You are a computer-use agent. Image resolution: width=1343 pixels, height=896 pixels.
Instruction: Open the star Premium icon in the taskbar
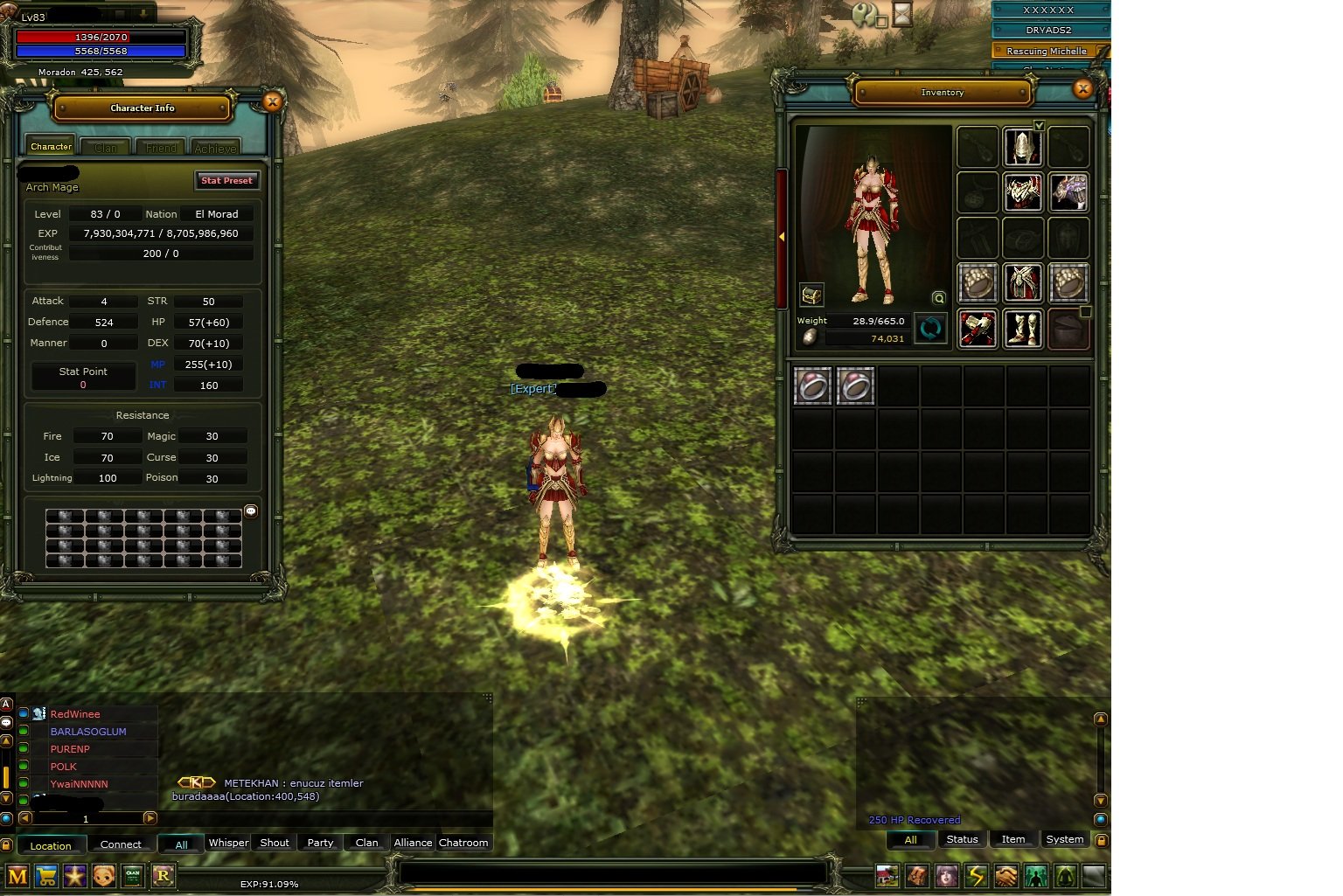(75, 876)
